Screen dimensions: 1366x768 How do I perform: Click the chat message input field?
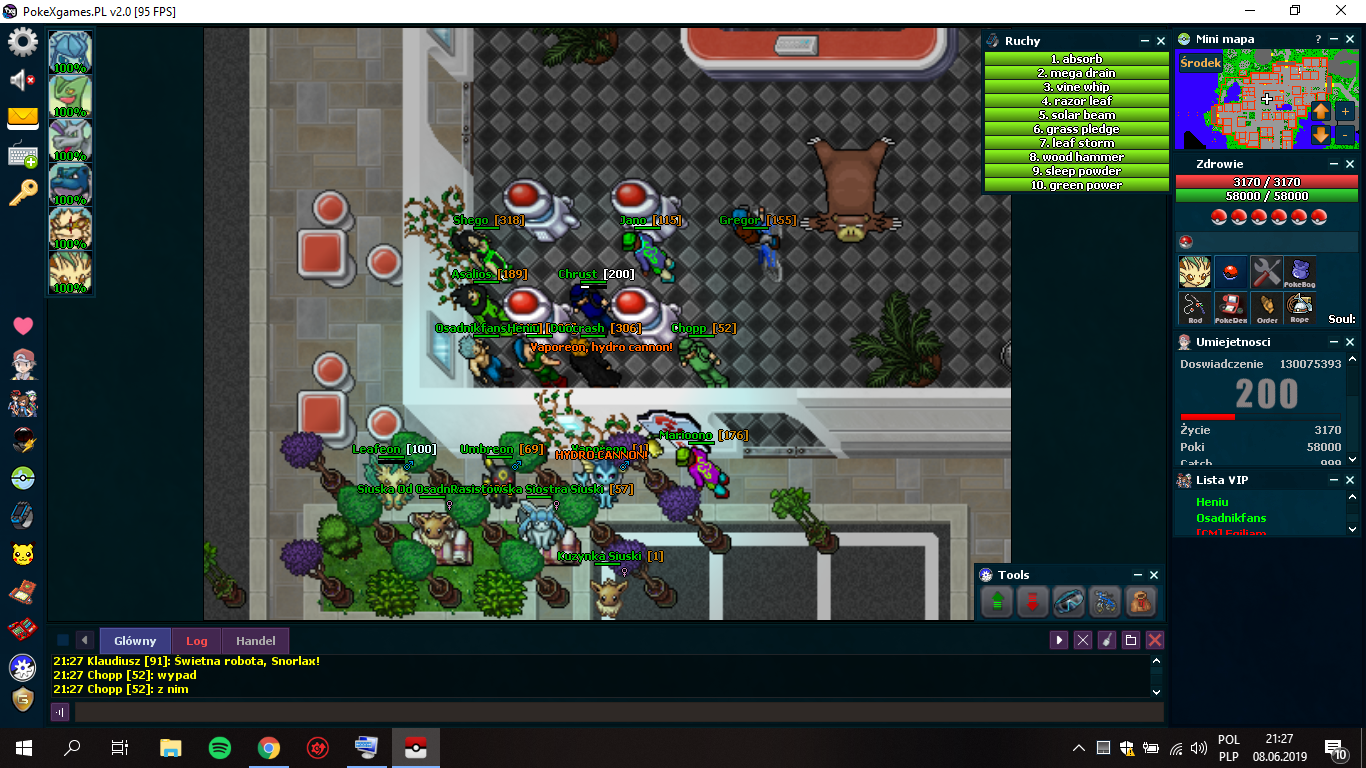pyautogui.click(x=618, y=712)
